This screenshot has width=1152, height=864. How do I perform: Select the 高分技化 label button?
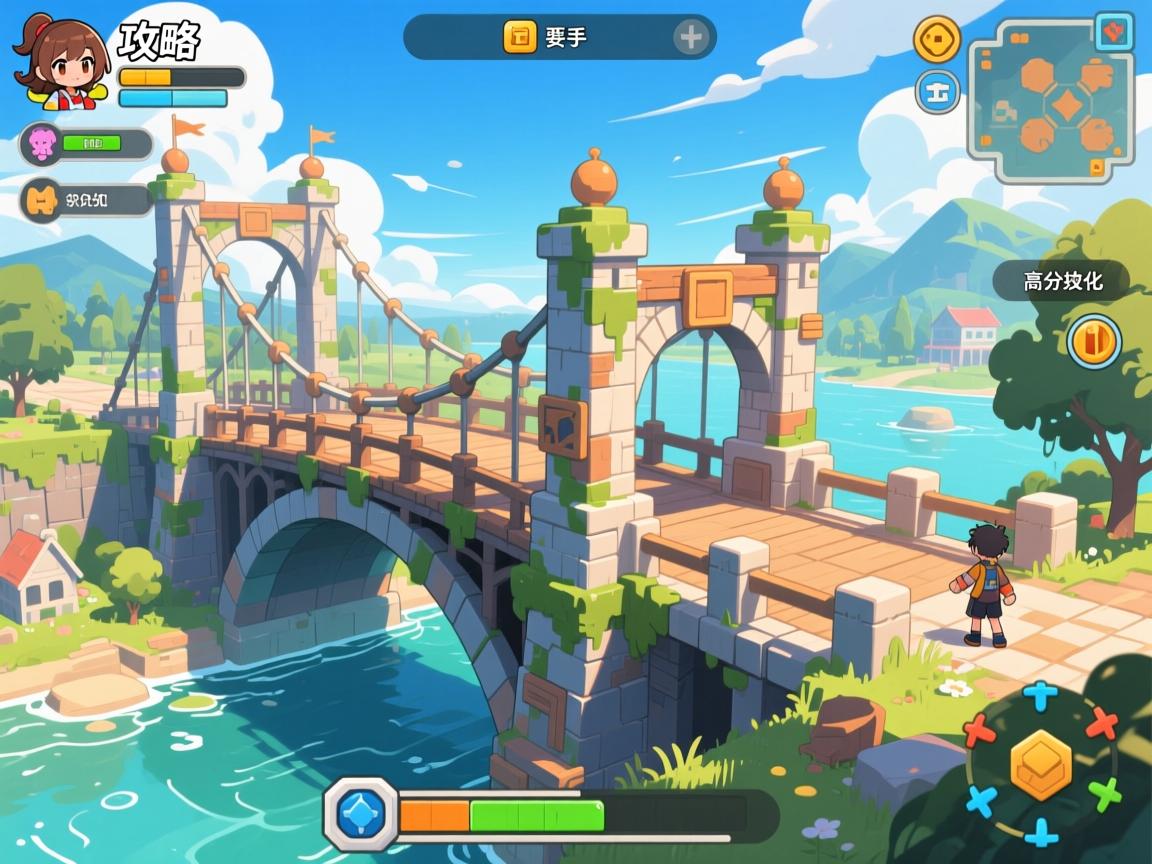[1062, 281]
